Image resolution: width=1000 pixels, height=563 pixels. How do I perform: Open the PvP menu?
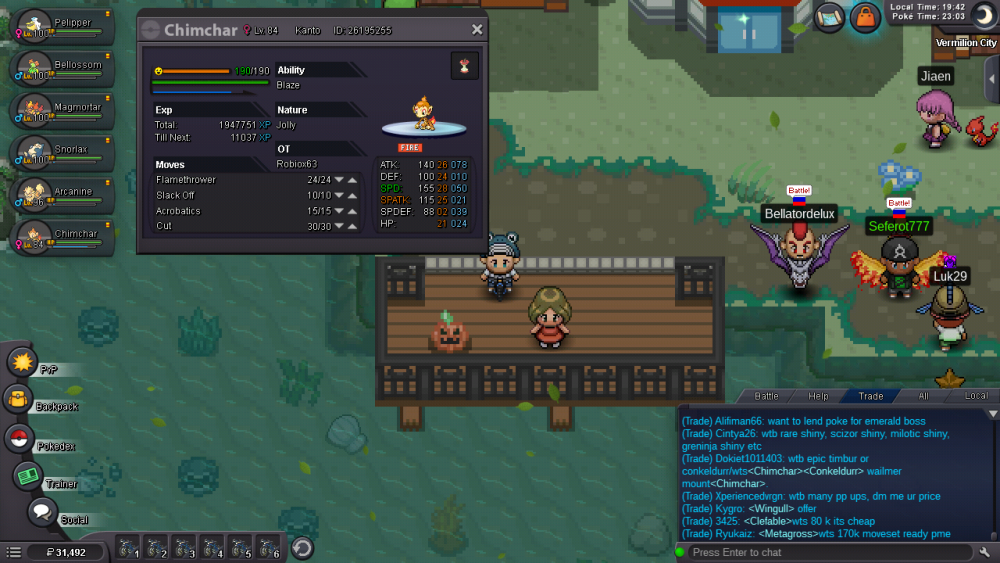(x=22, y=361)
